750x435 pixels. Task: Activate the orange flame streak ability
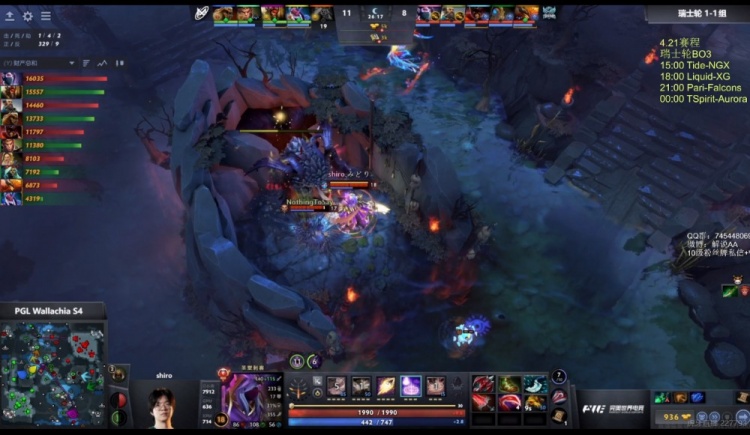[x=386, y=386]
